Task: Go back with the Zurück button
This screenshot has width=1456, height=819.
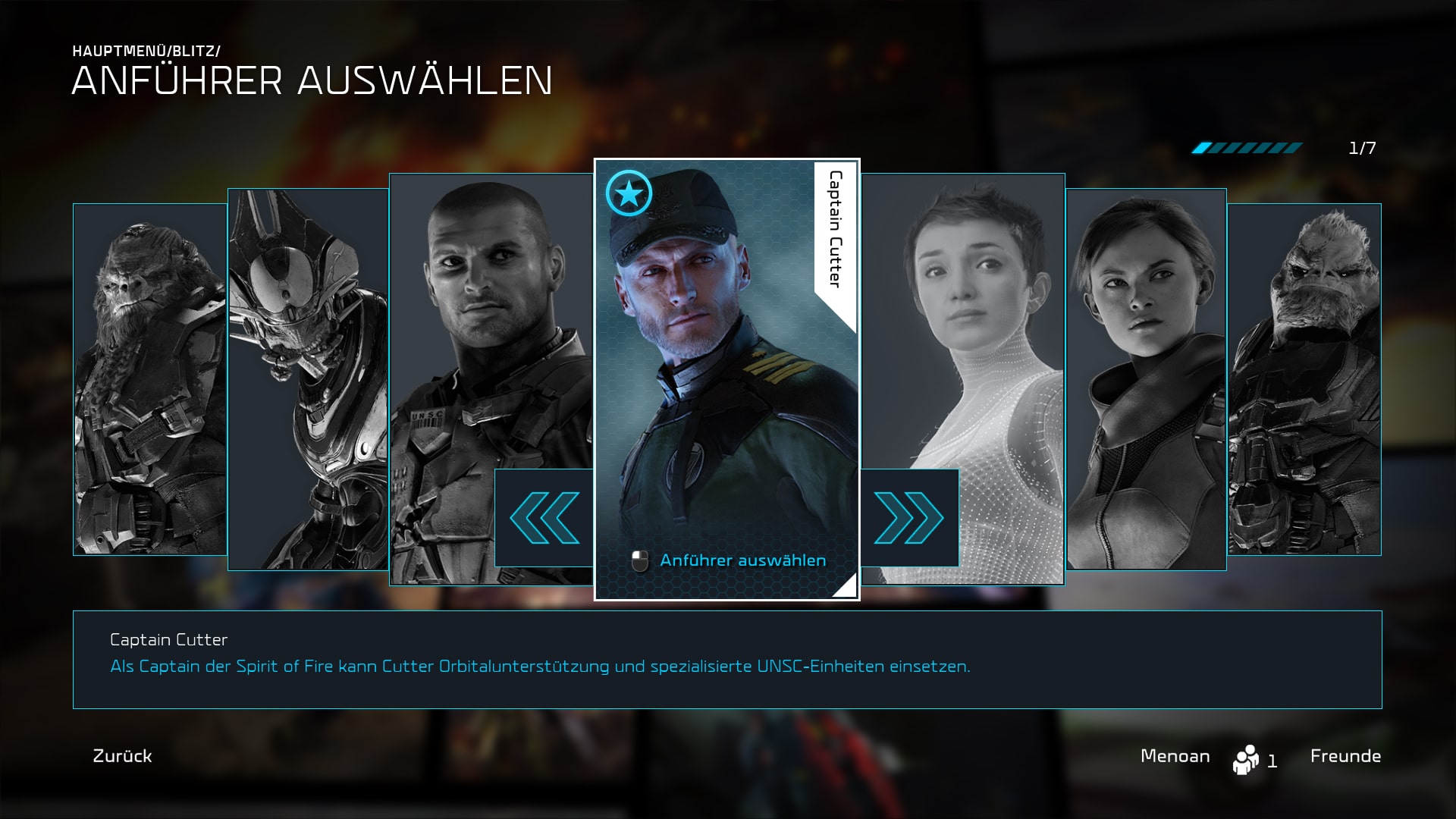Action: [122, 756]
